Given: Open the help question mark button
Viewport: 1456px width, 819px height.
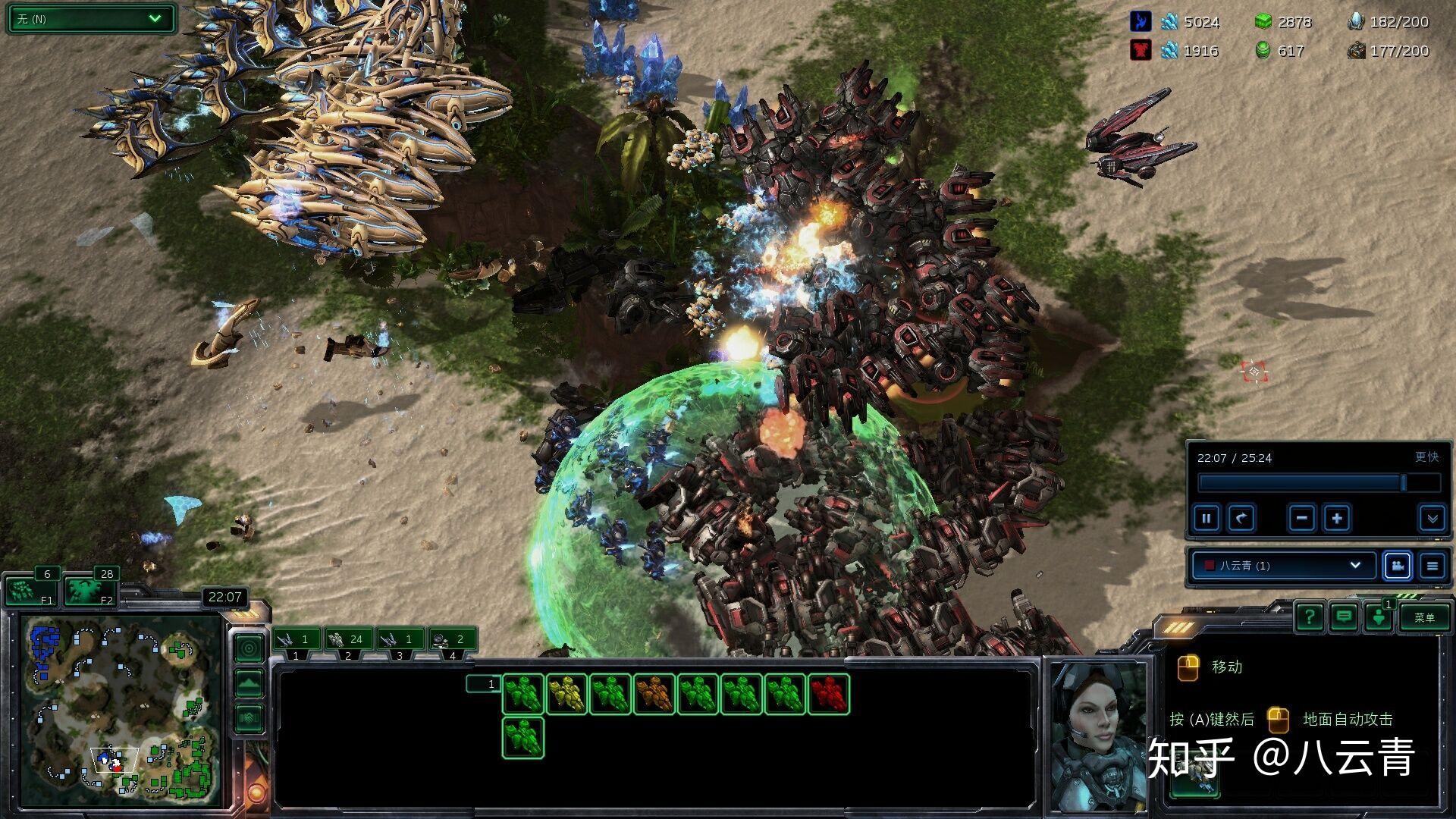Looking at the screenshot, I should click(1310, 617).
